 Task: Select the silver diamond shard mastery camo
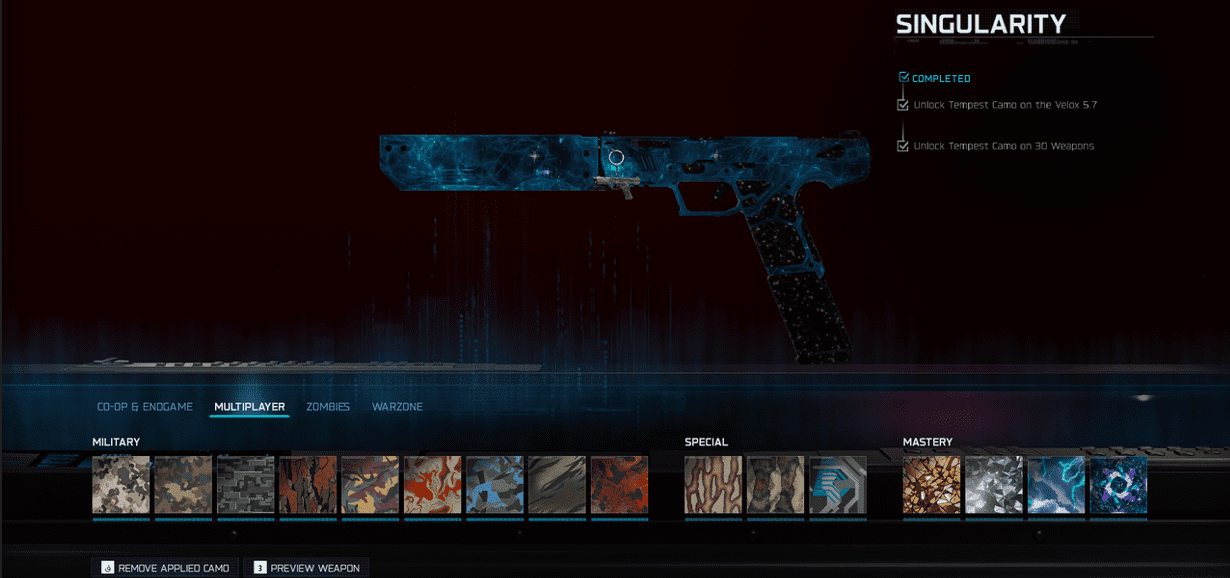[994, 485]
